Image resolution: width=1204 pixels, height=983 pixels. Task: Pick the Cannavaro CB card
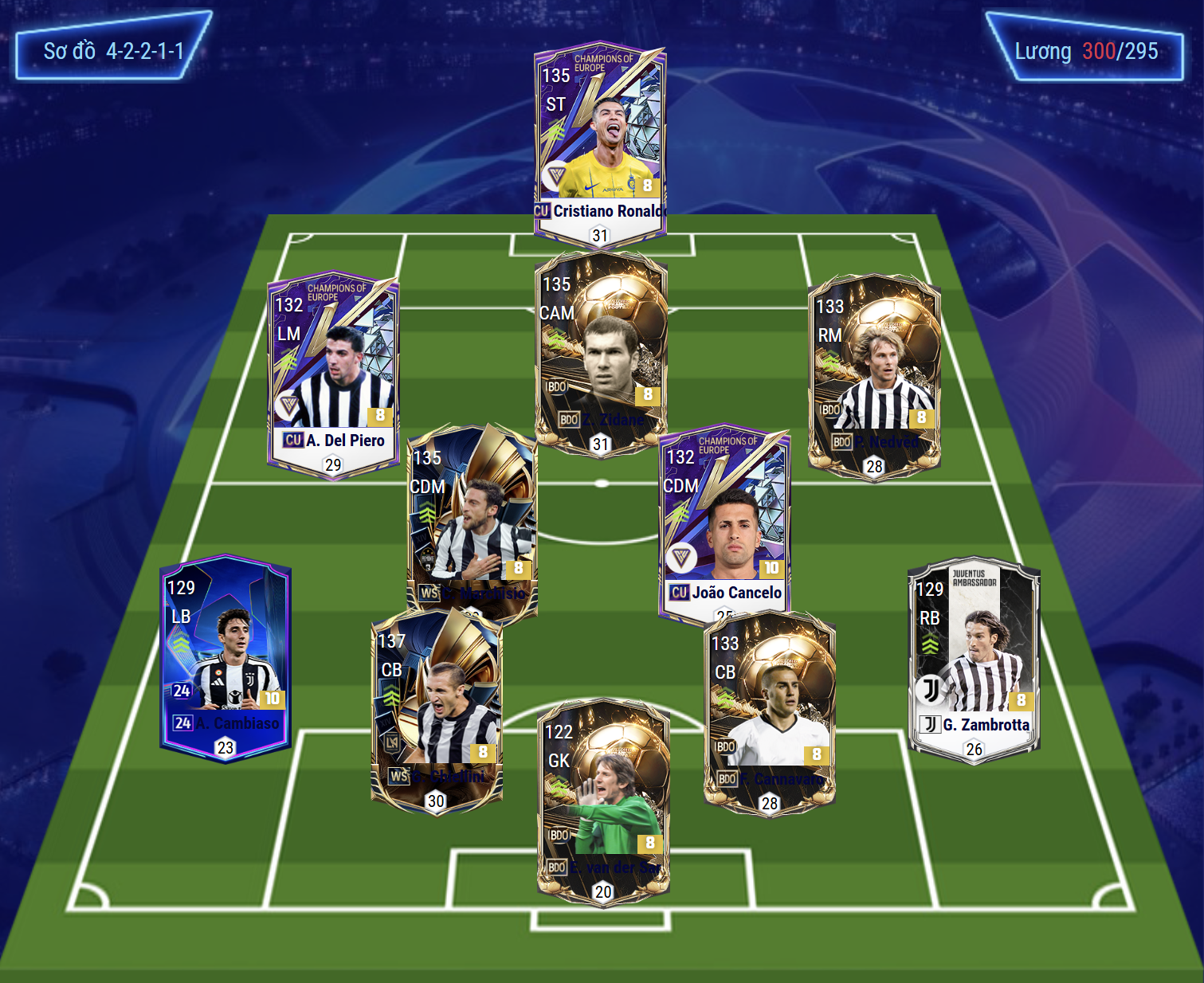point(770,711)
